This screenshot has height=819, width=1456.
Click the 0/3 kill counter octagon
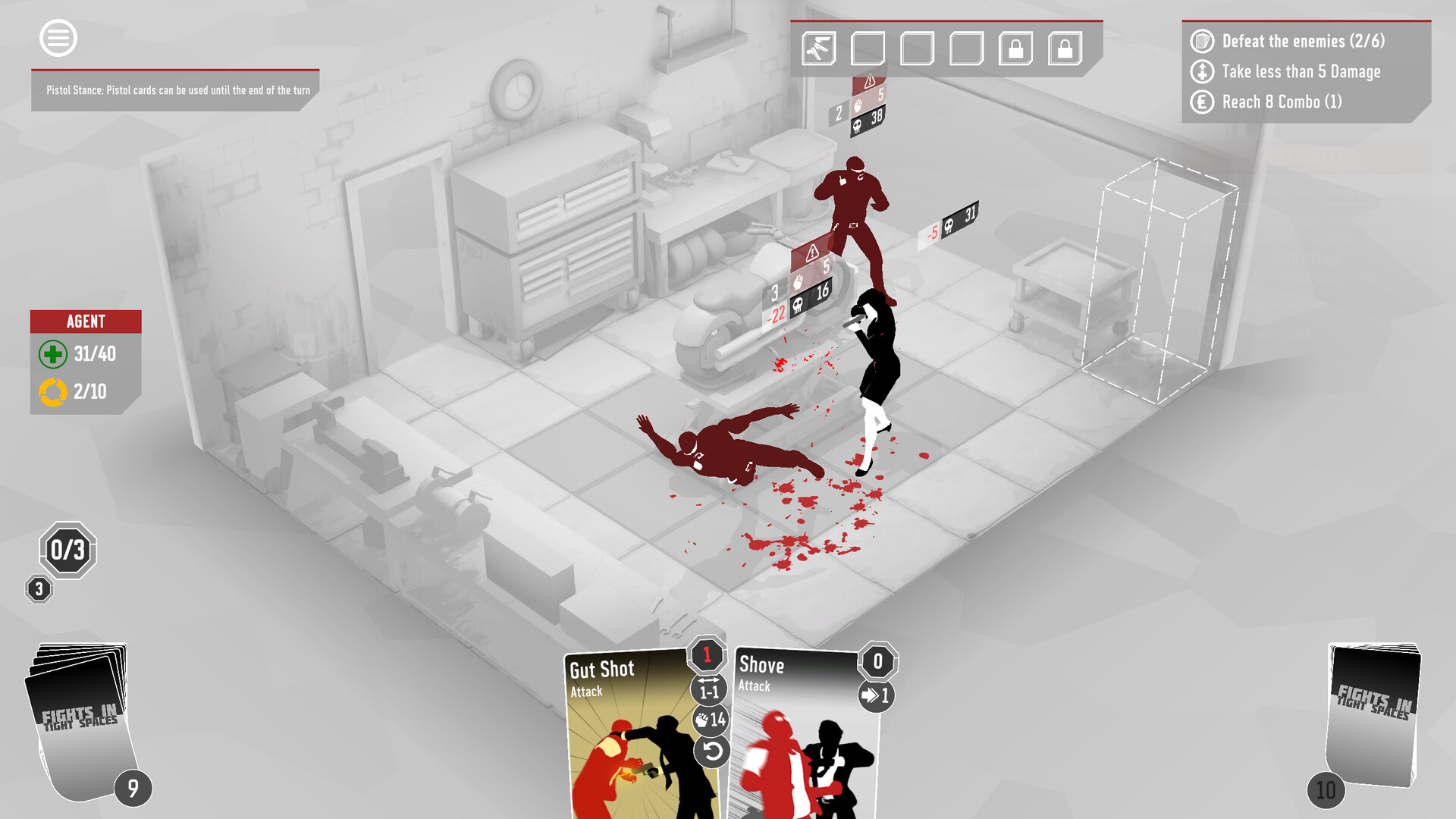67,549
